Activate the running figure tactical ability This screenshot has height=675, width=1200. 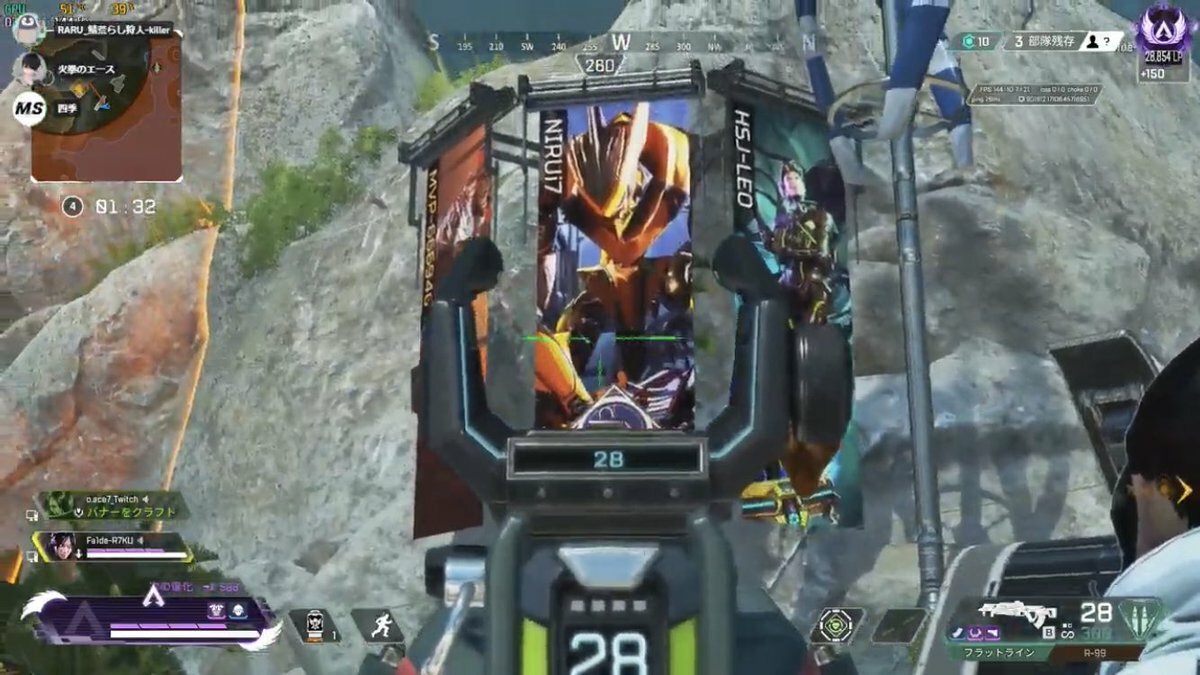(376, 626)
